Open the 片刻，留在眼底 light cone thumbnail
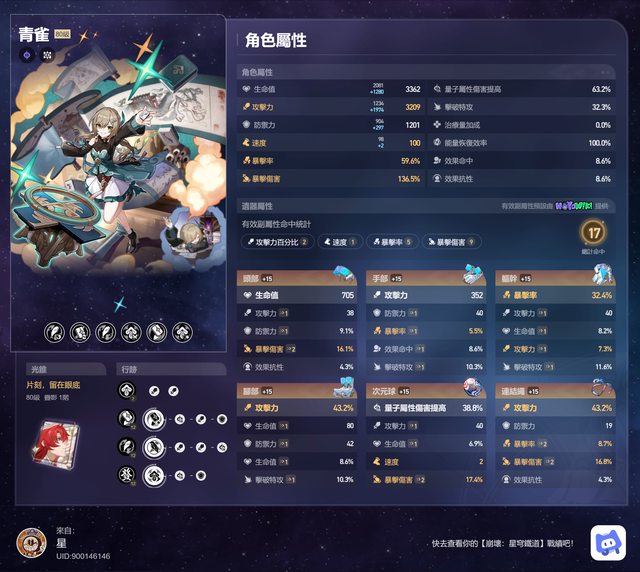This screenshot has height=572, width=640. [47, 442]
